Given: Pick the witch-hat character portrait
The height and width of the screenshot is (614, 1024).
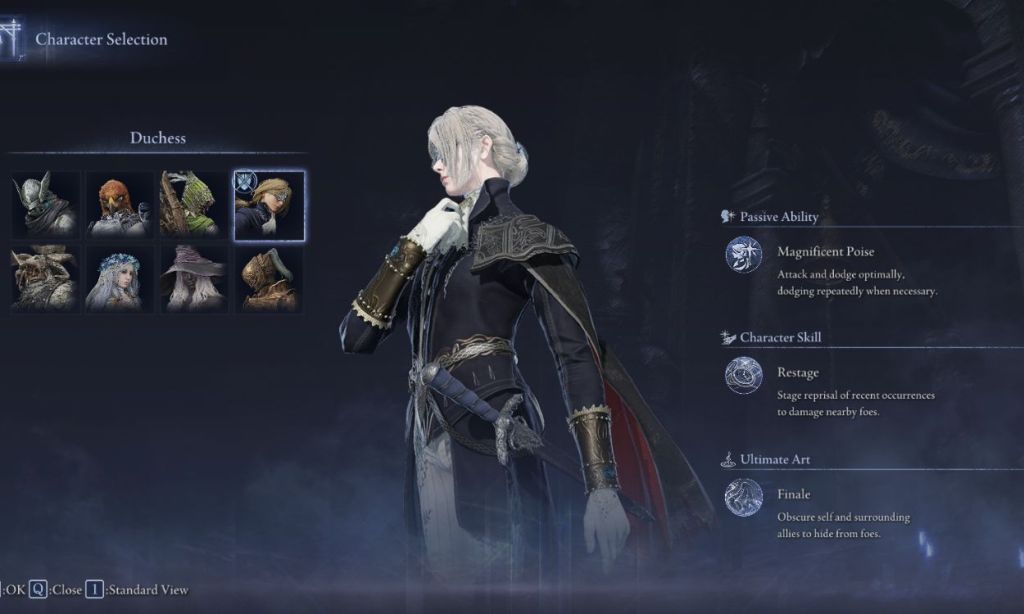Looking at the screenshot, I should [193, 279].
